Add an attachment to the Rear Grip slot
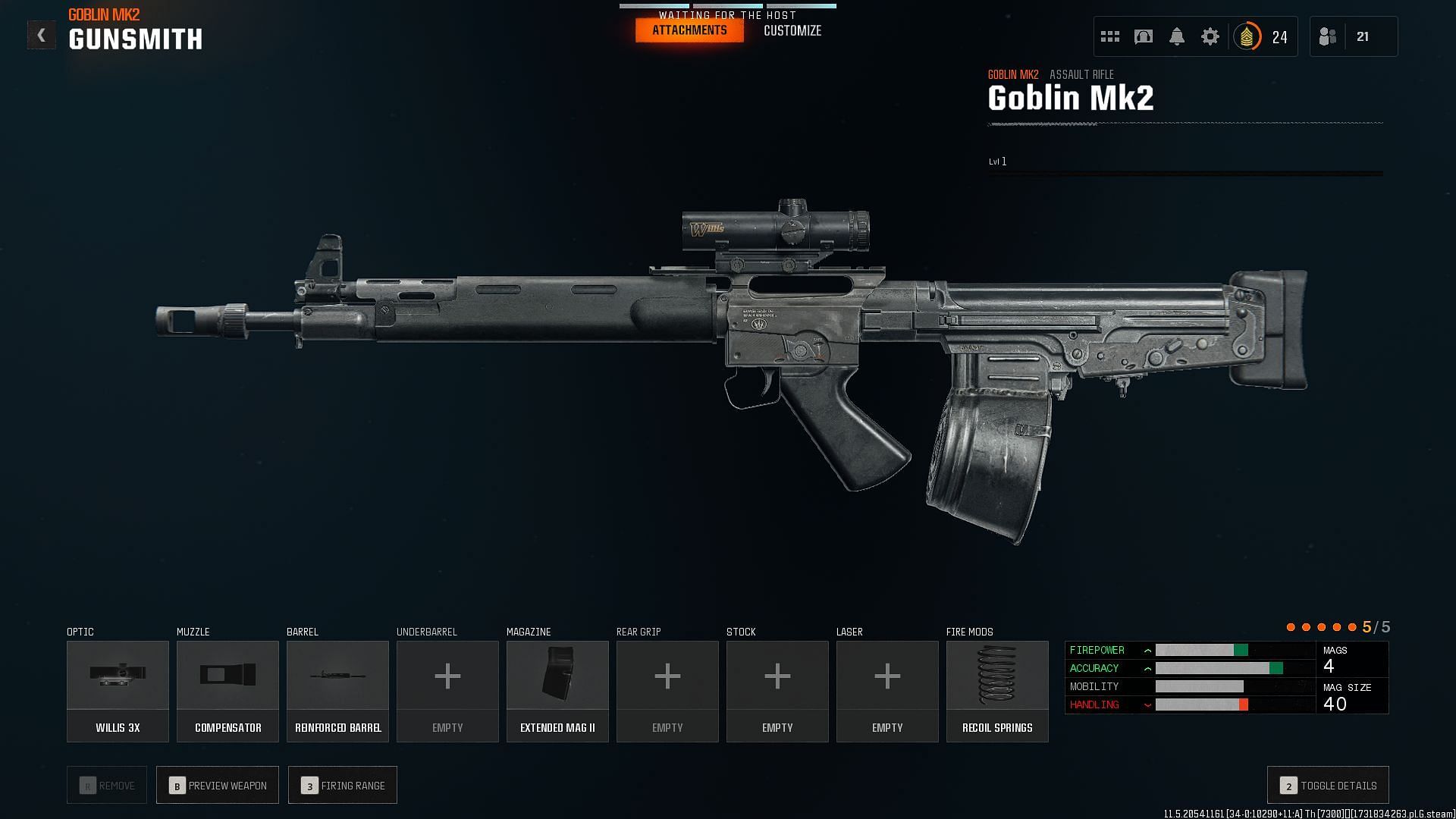 tap(667, 691)
